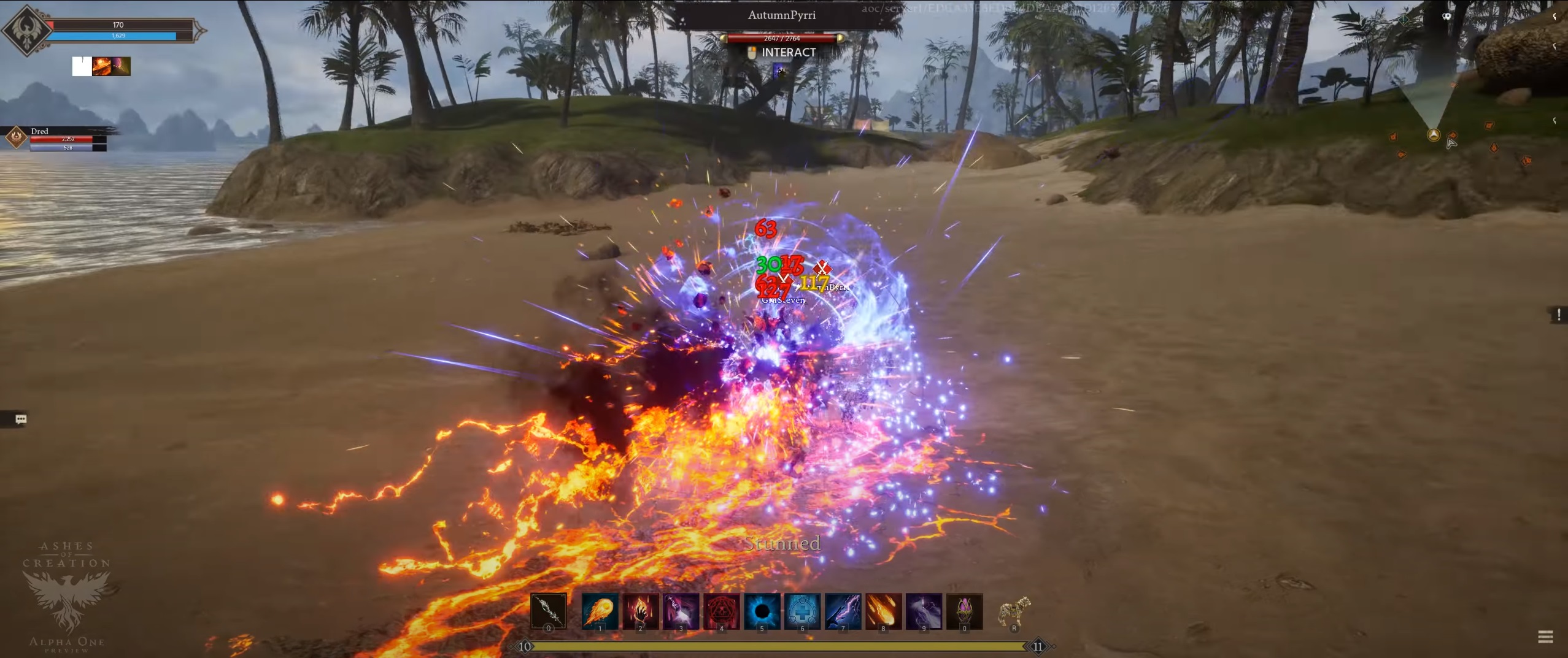Click the phoenix player portrait emblem

[27, 29]
